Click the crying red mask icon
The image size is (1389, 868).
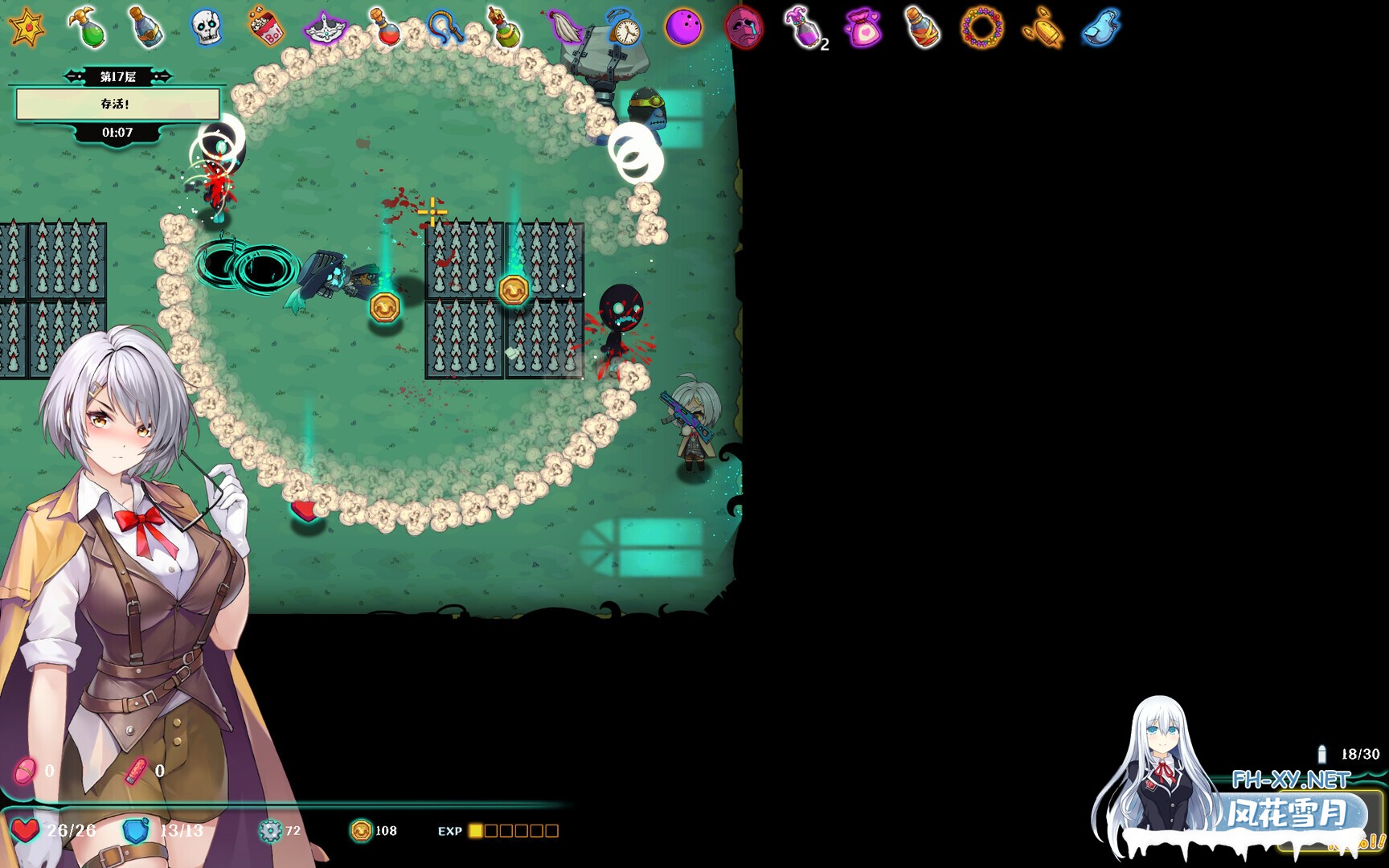[744, 27]
